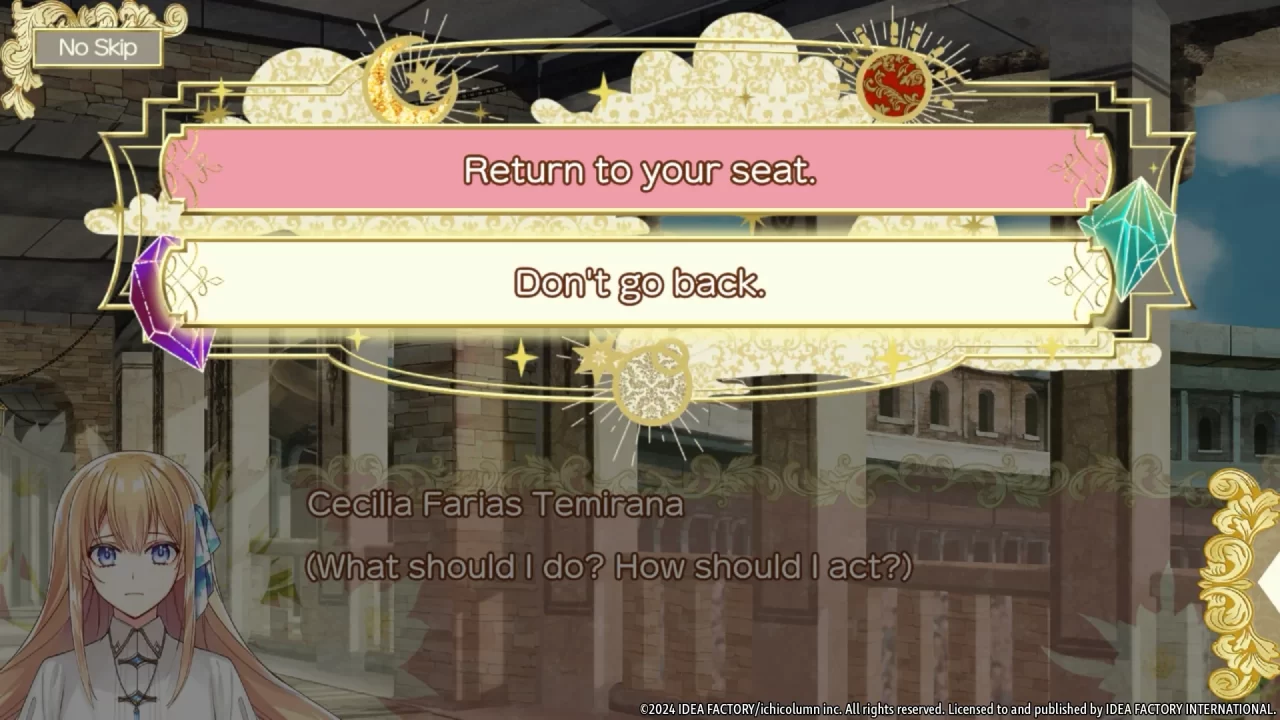Enable the pink highlighted choice

point(640,171)
